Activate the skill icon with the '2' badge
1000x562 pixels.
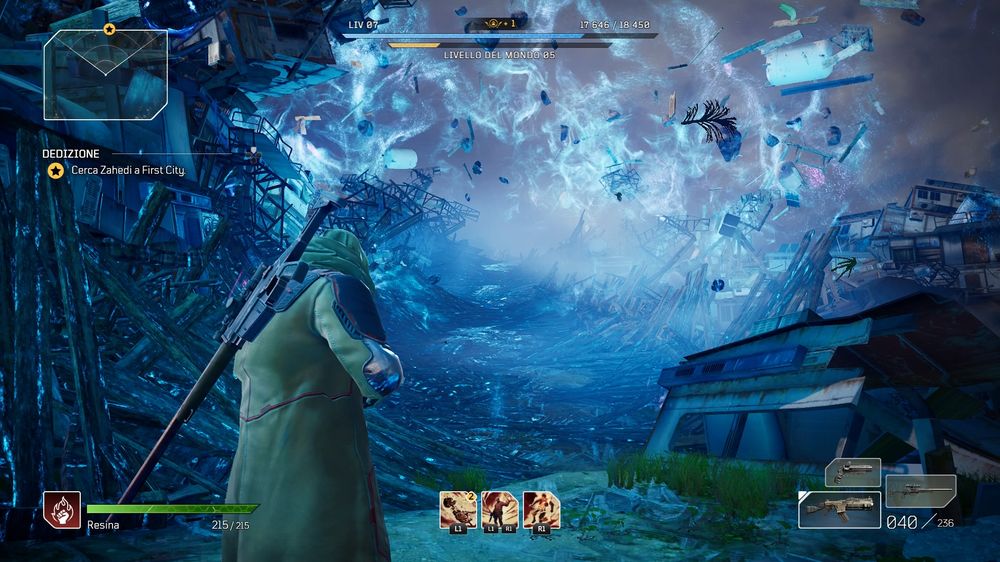[x=458, y=509]
